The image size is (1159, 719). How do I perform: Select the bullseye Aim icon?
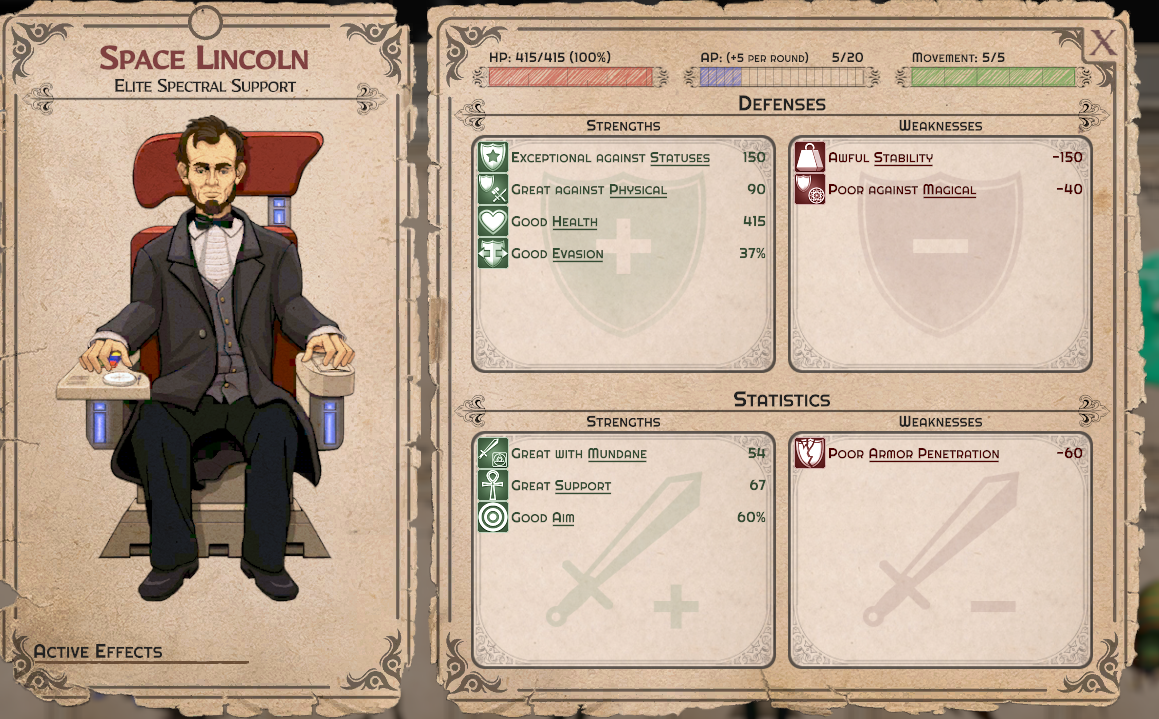(493, 517)
